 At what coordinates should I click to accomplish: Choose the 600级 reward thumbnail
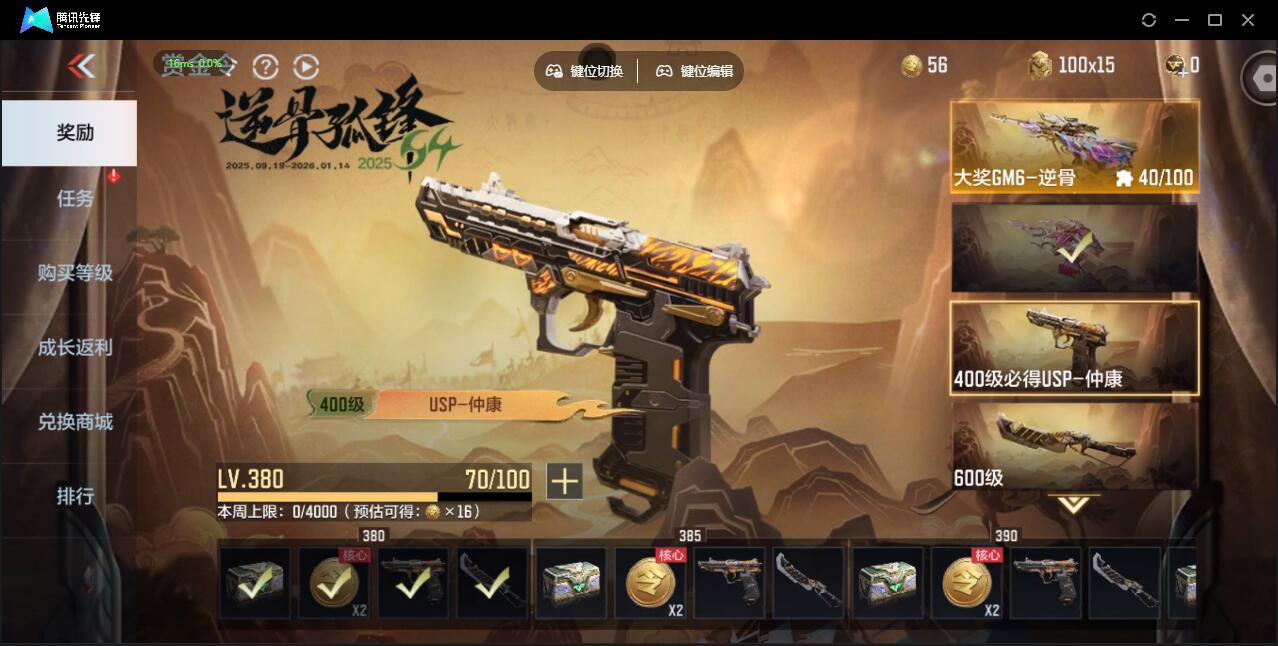(x=1074, y=445)
